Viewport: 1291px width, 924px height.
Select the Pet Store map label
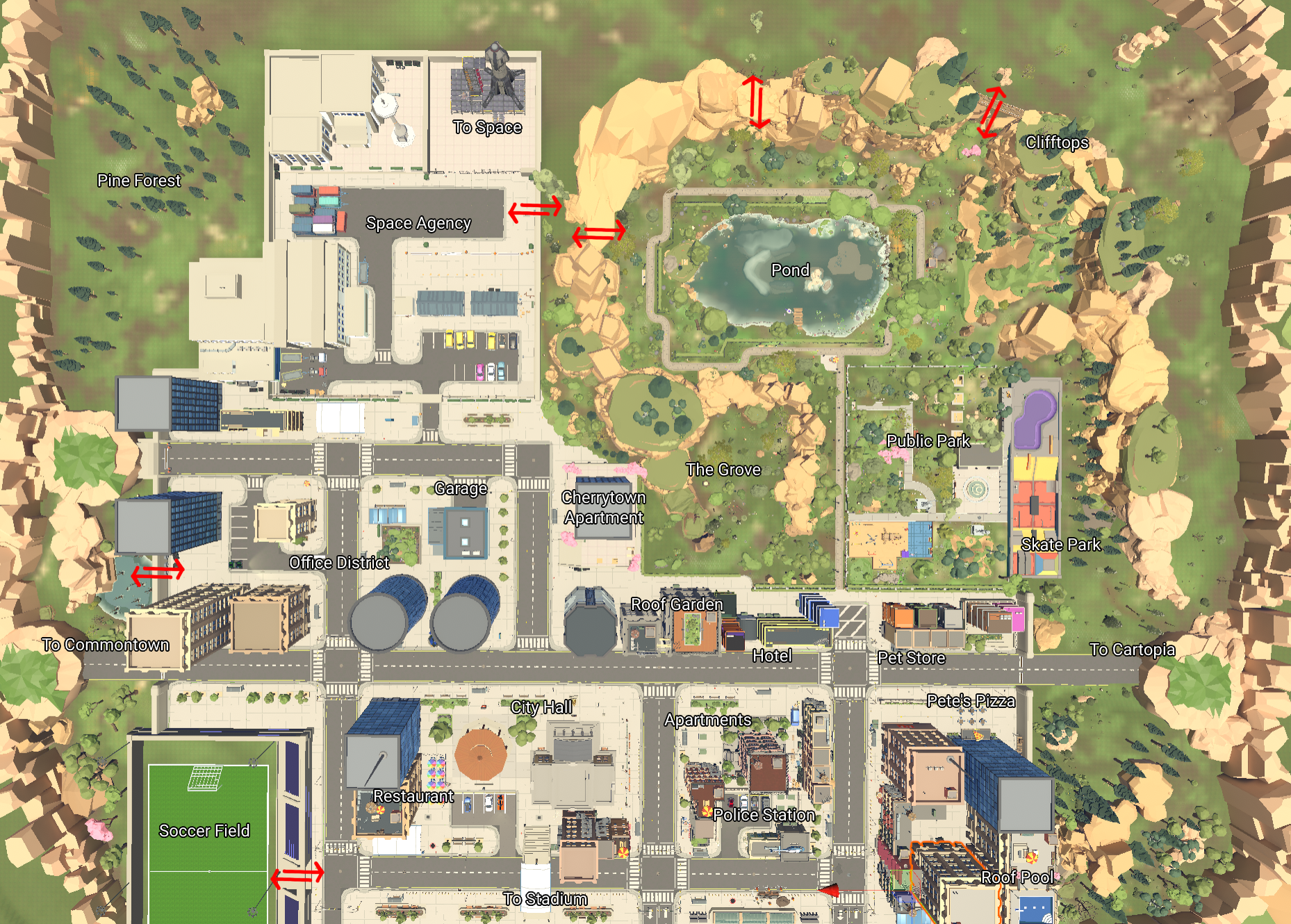911,658
